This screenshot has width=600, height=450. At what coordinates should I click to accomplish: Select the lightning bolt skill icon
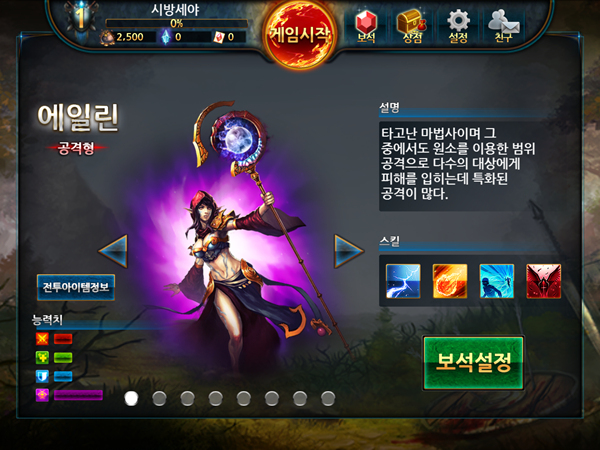[x=403, y=281]
